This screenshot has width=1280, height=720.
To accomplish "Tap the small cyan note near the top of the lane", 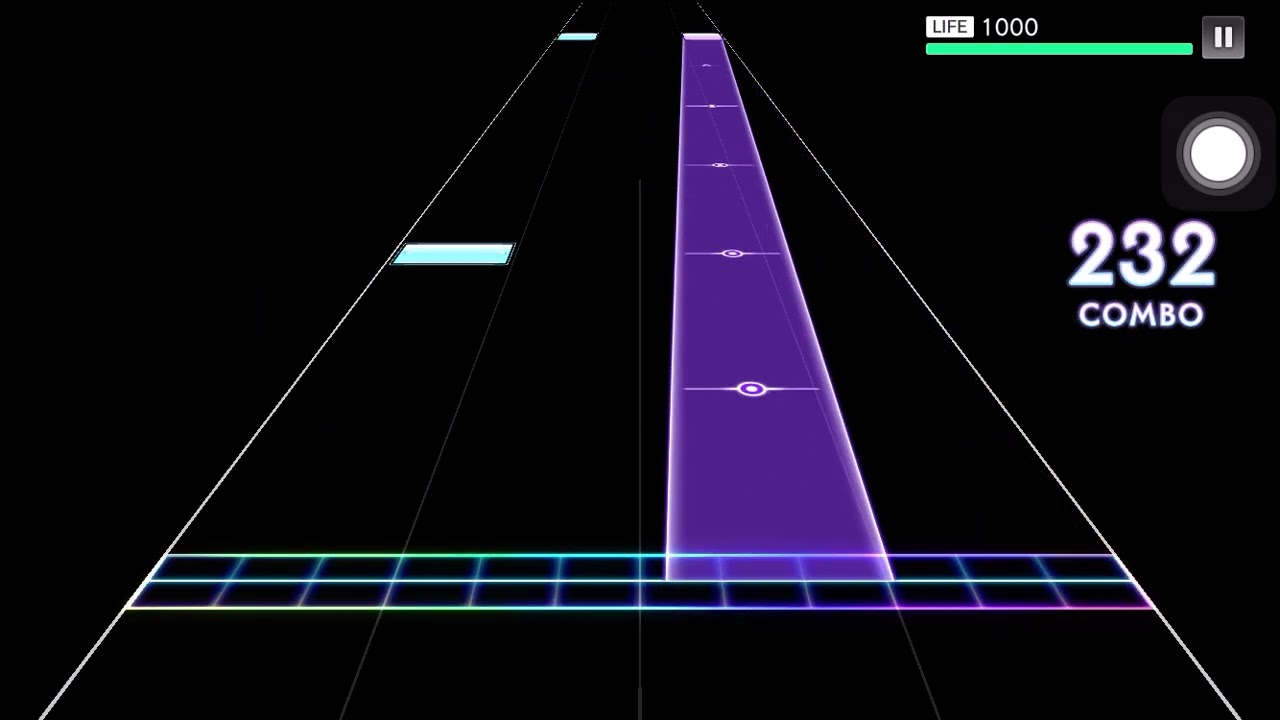I will coord(577,36).
